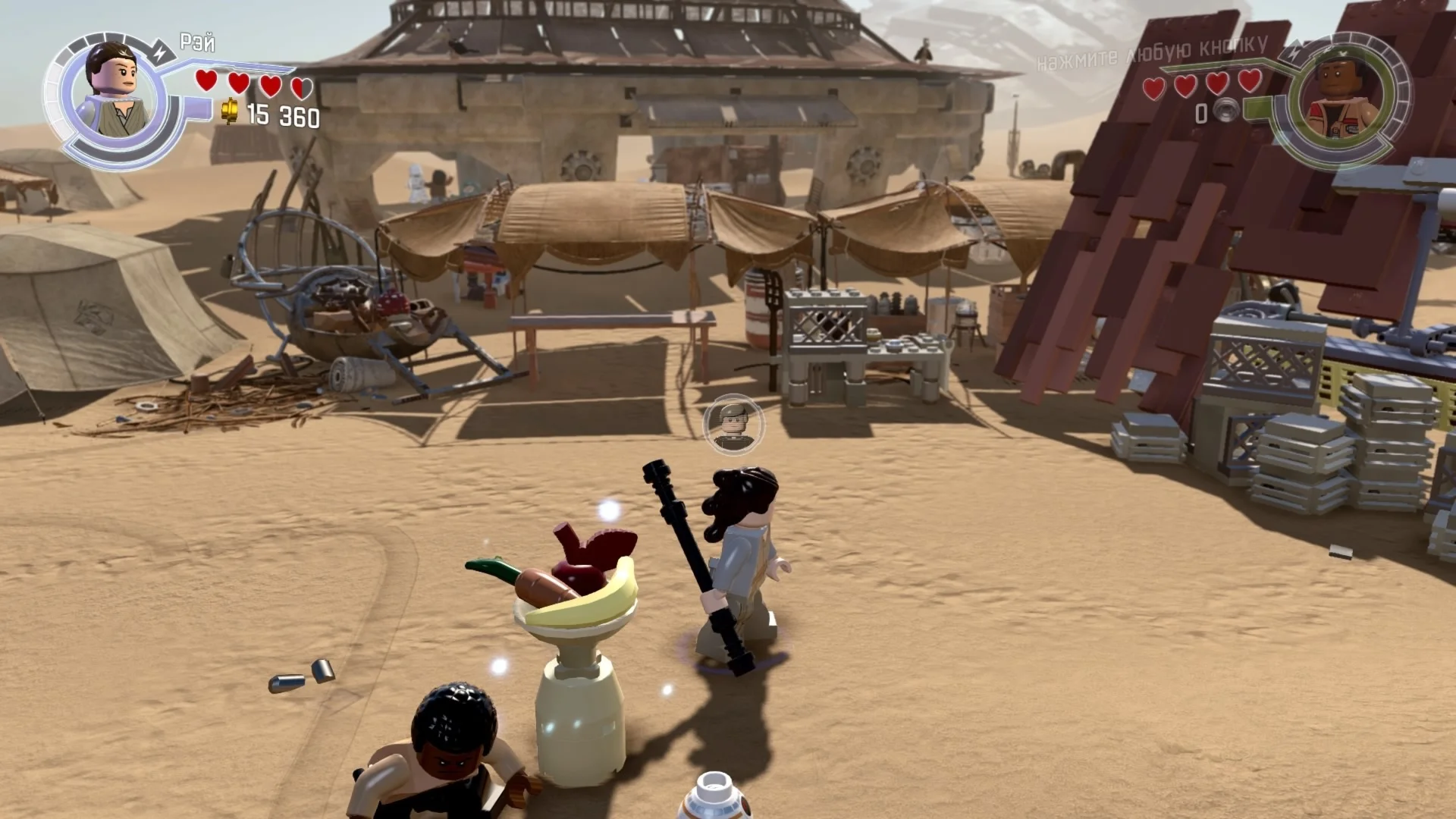Select the floating character token icon

point(733,425)
